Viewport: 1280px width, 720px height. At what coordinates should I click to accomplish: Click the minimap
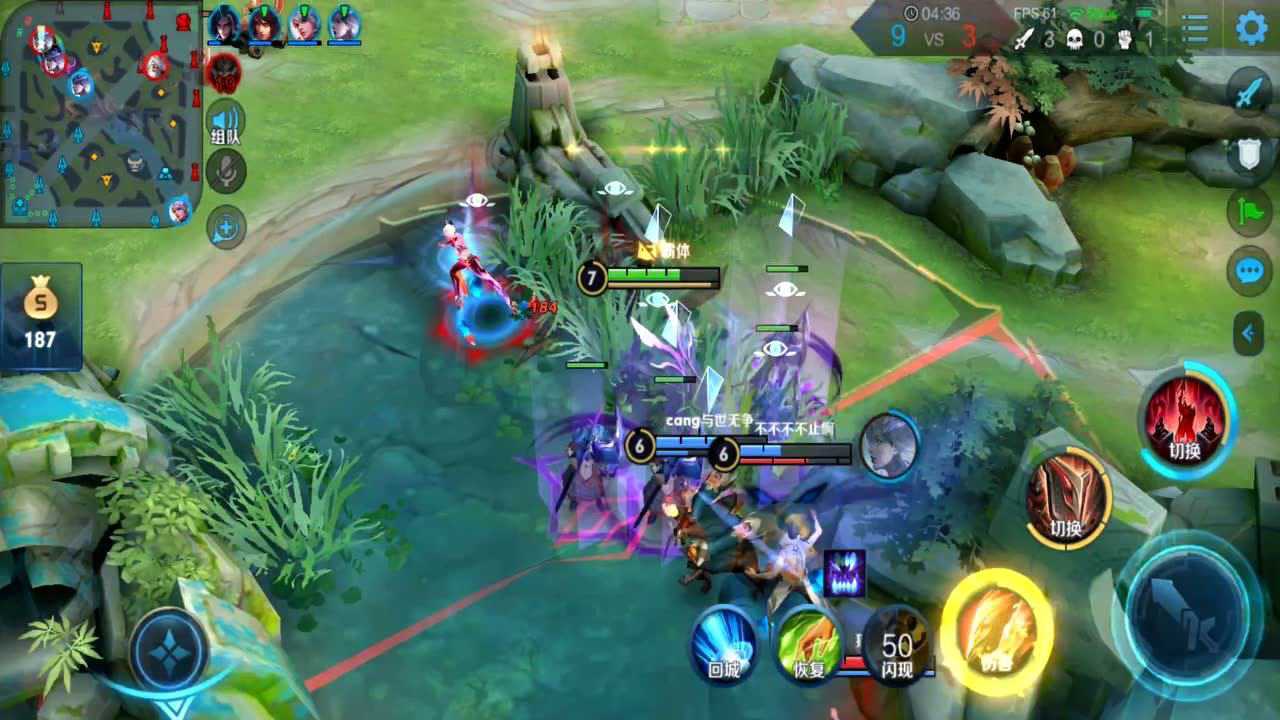100,112
